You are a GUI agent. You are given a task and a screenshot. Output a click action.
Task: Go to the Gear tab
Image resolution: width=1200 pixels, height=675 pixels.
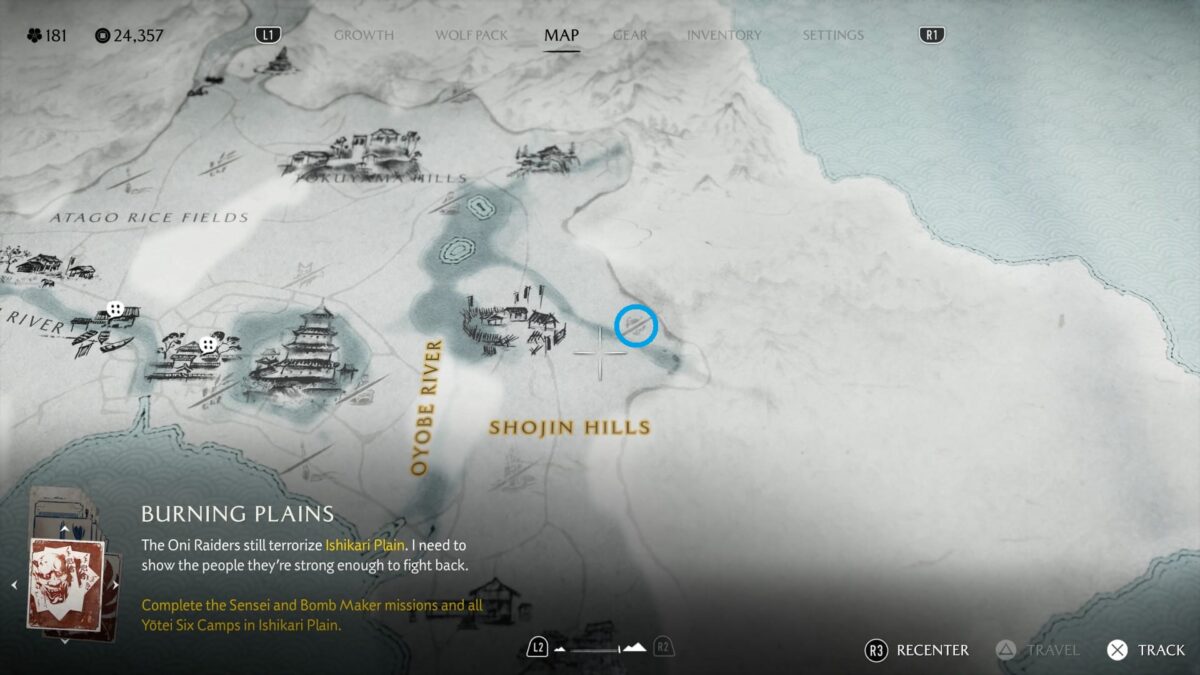pyautogui.click(x=630, y=35)
